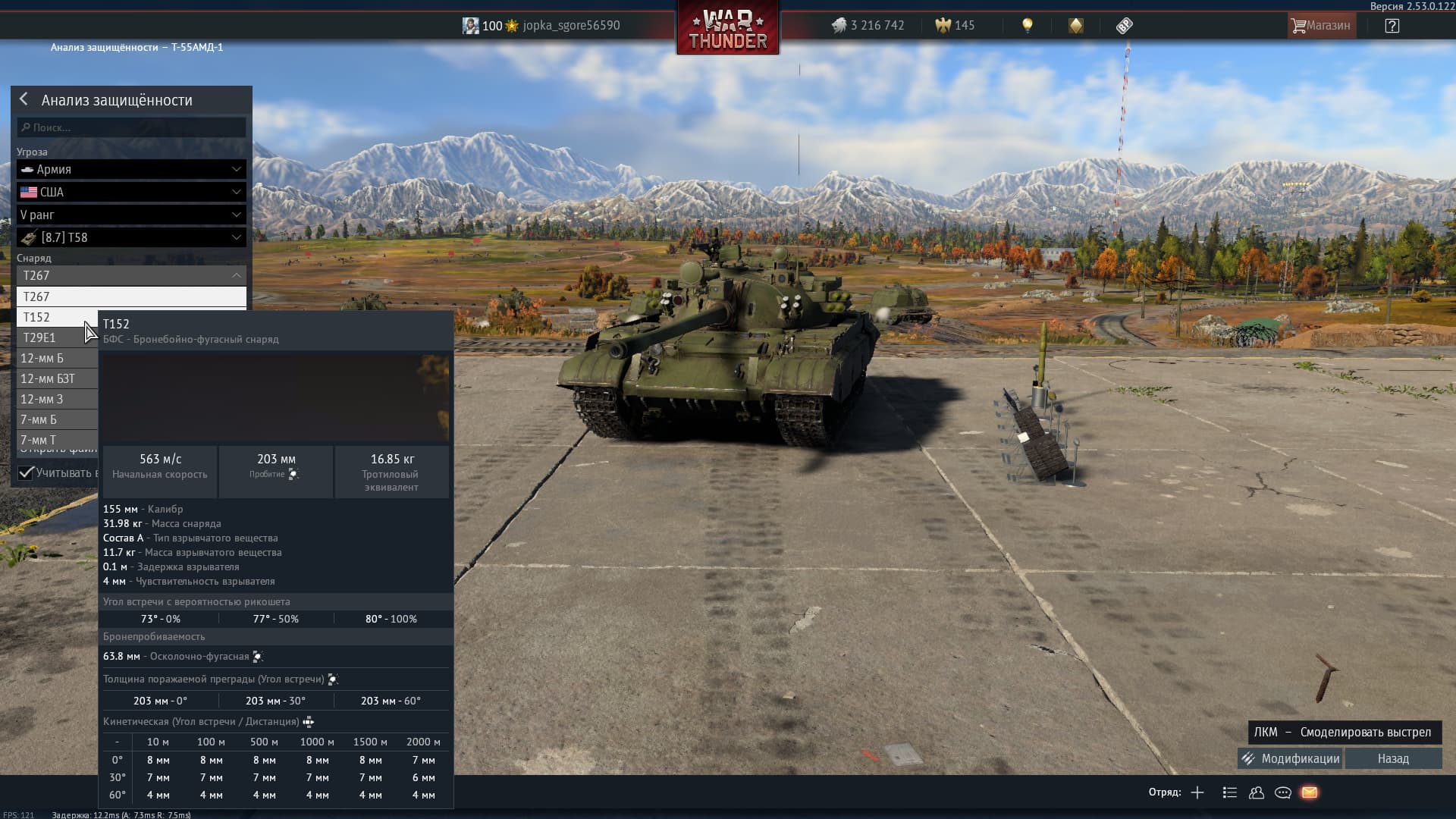Viewport: 1456px width, 819px height.
Task: Click the light bulb icon in top bar
Action: tap(1028, 26)
